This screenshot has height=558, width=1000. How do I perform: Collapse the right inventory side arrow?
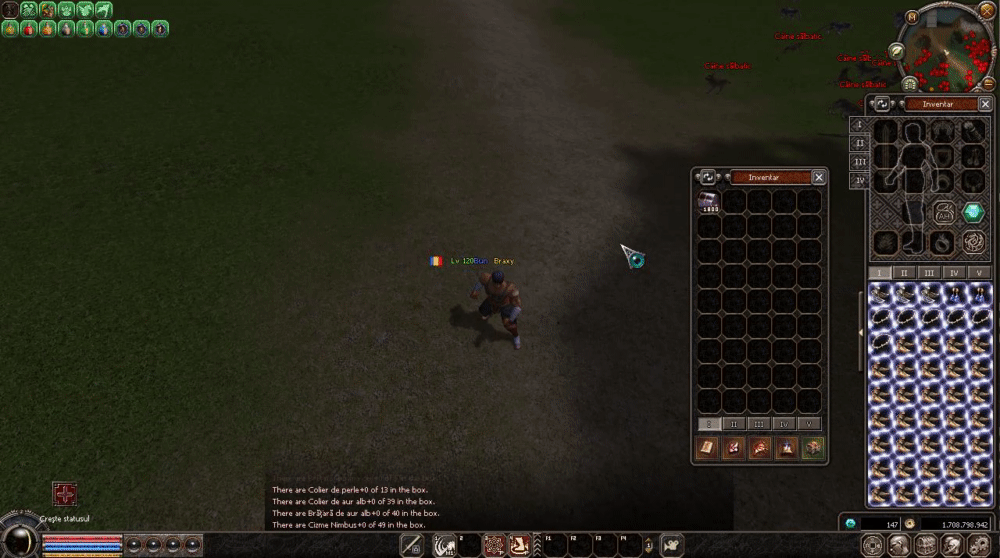[861, 332]
